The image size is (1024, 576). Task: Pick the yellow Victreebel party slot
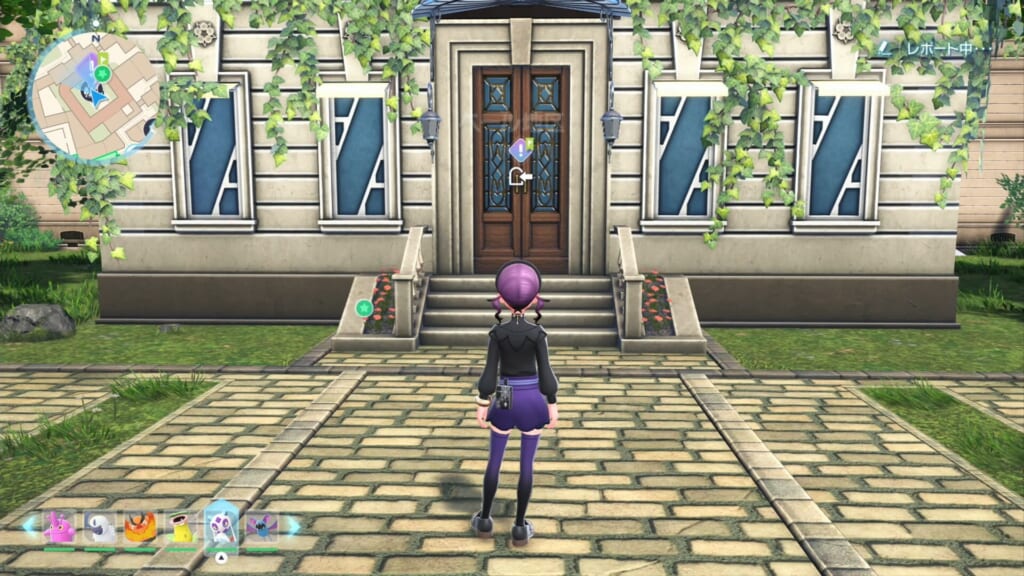(x=181, y=527)
